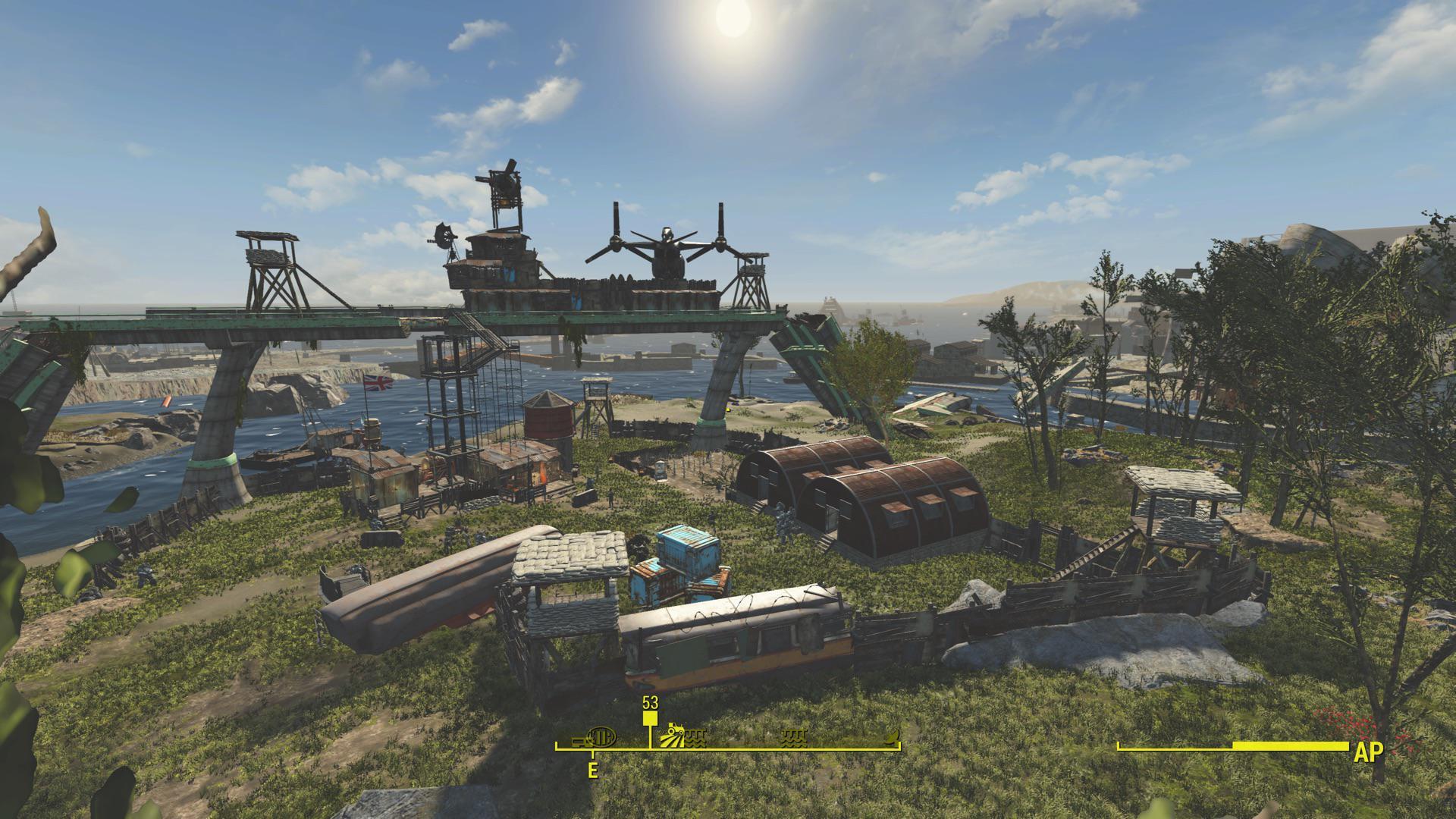
Task: Select the Vertibird parked on the overpass
Action: tap(667, 250)
